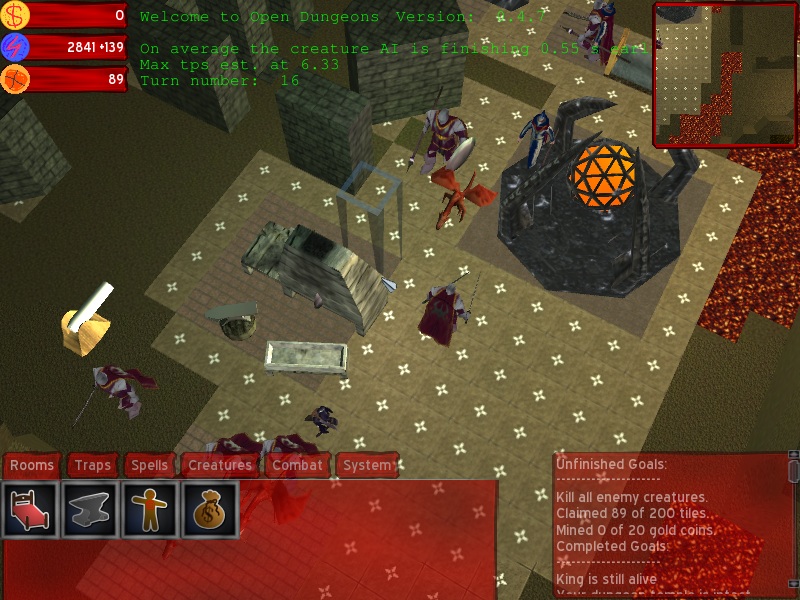Select the money bag treasury icon

210,510
